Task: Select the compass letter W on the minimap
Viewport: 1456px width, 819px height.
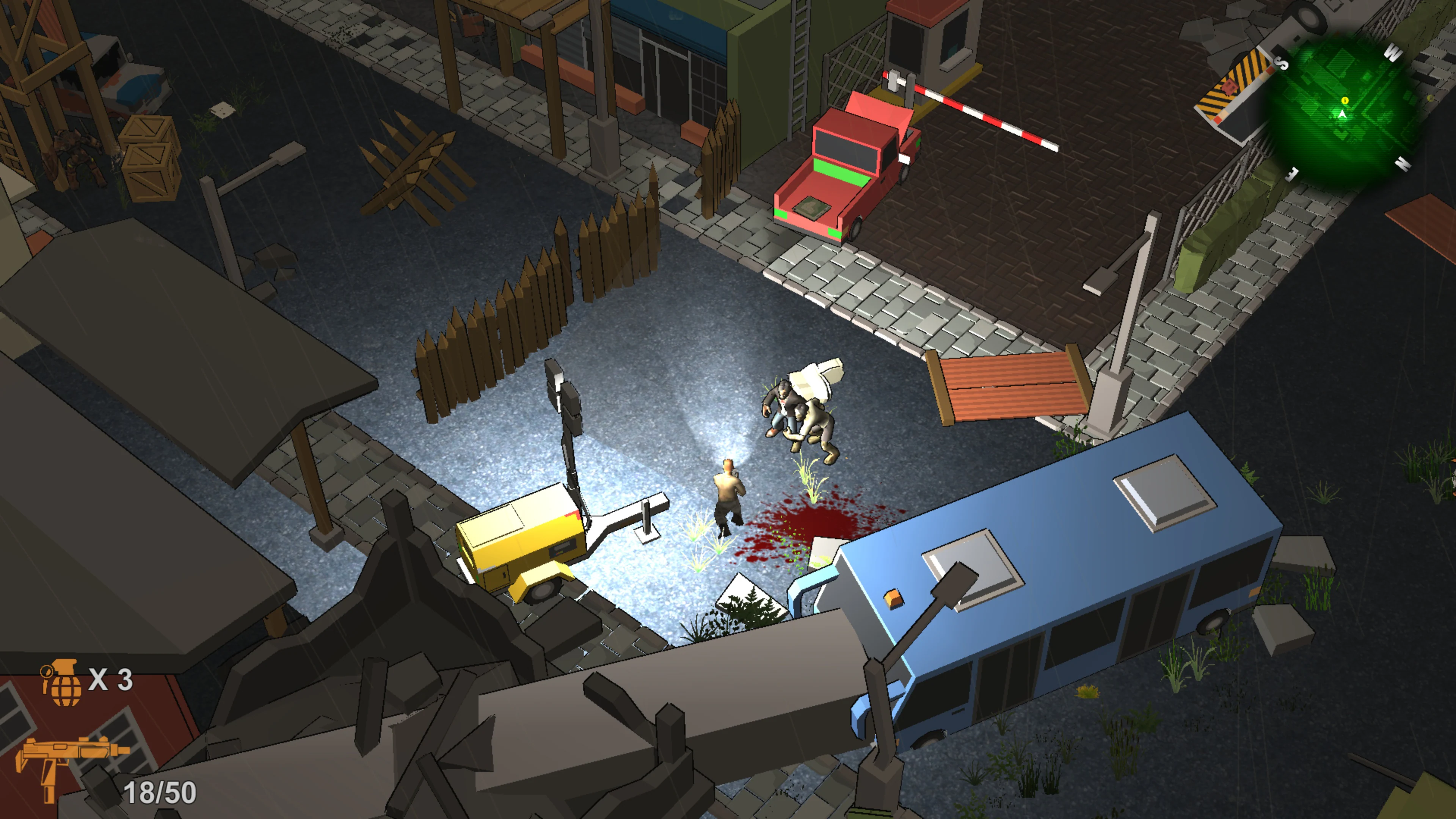Action: [1393, 53]
